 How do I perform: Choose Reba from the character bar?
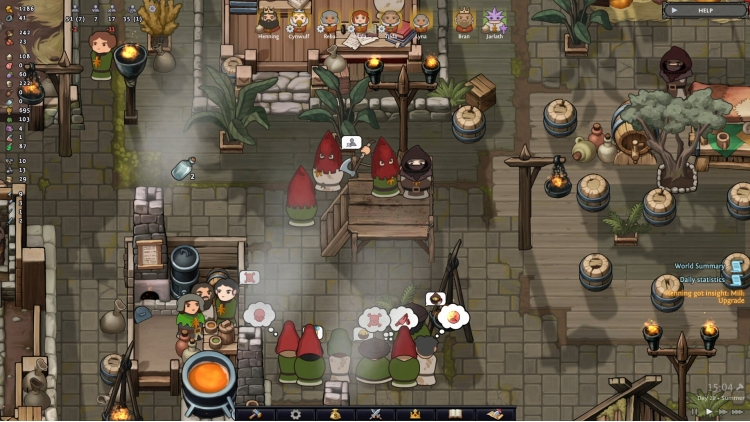click(330, 18)
